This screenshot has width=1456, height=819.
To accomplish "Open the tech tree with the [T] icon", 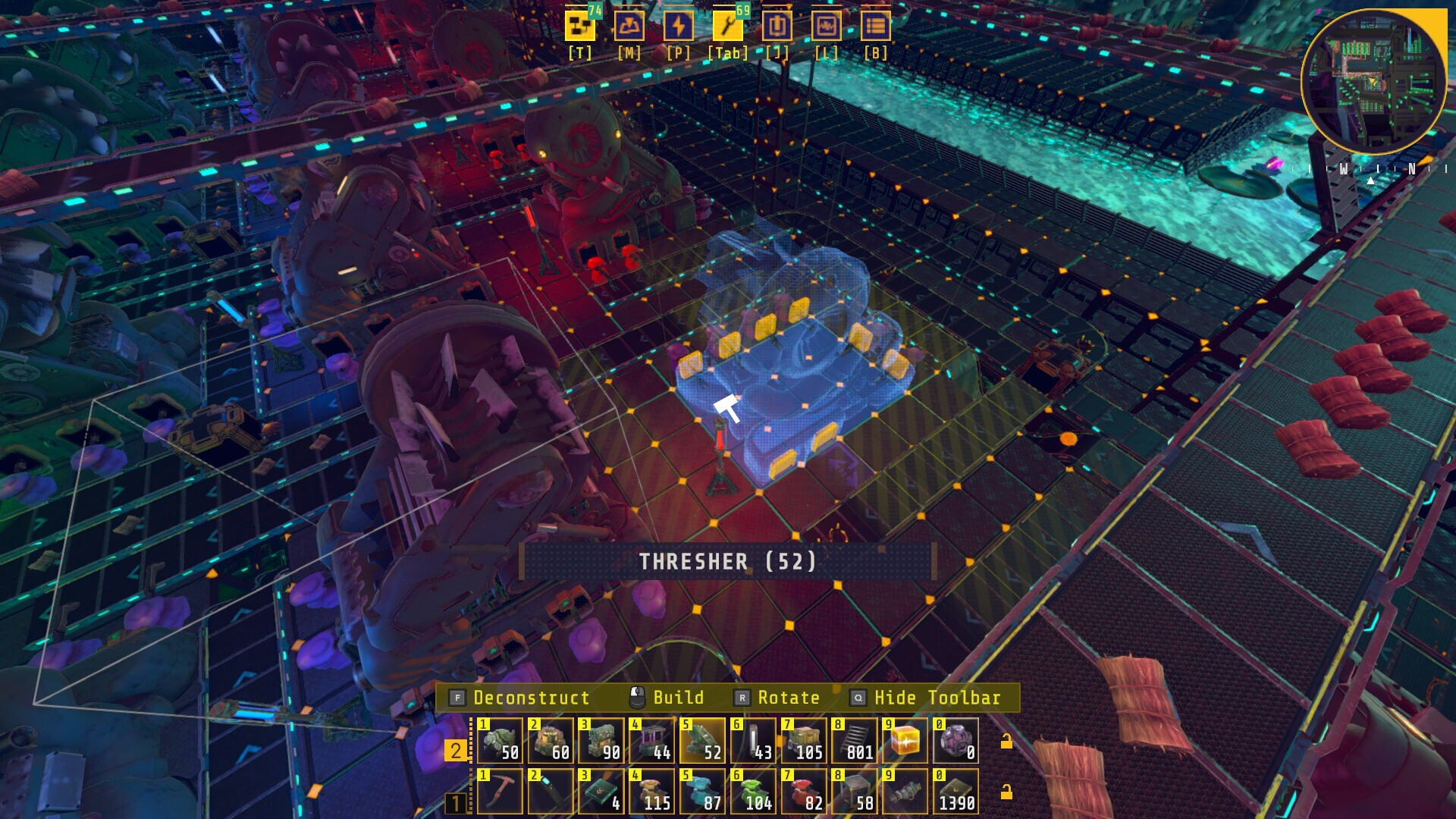I will pyautogui.click(x=580, y=25).
